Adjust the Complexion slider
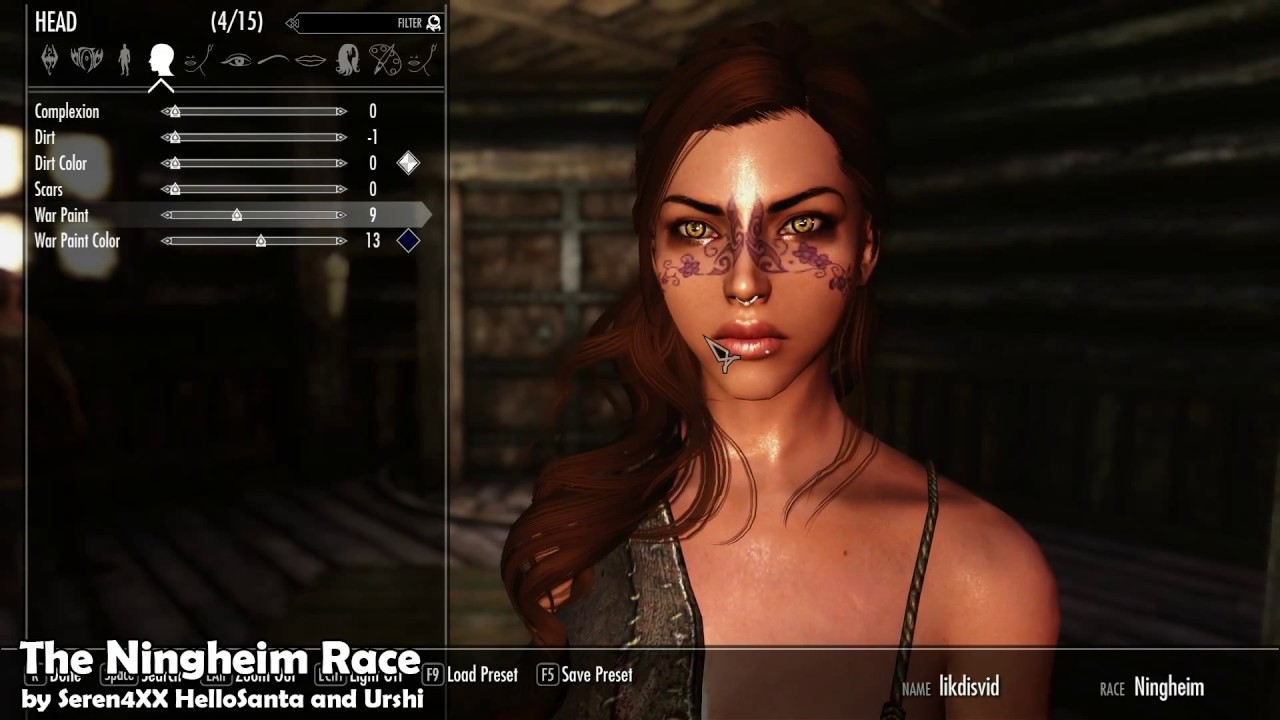 click(254, 112)
